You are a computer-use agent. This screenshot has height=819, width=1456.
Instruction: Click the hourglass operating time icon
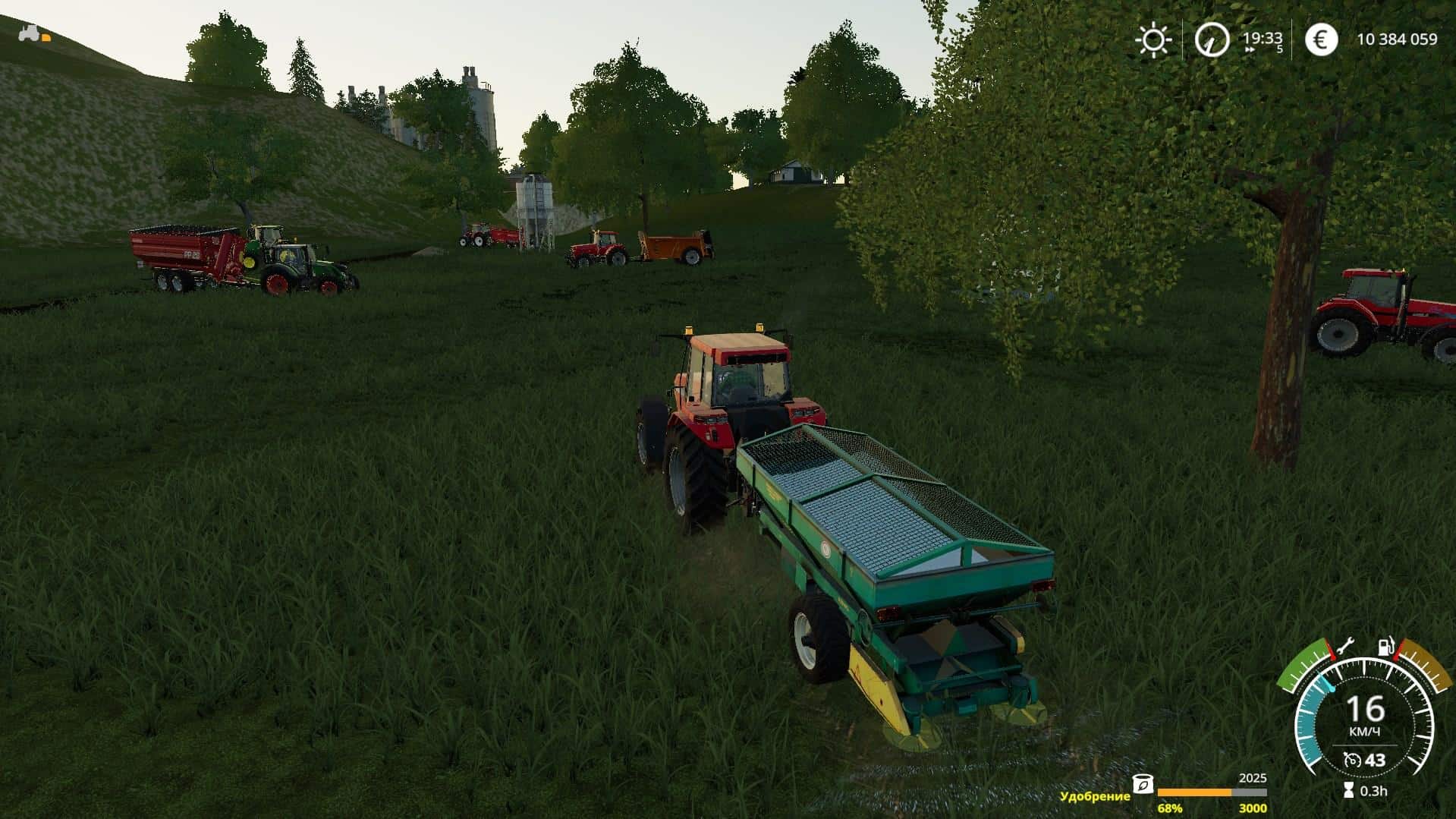click(x=1348, y=792)
